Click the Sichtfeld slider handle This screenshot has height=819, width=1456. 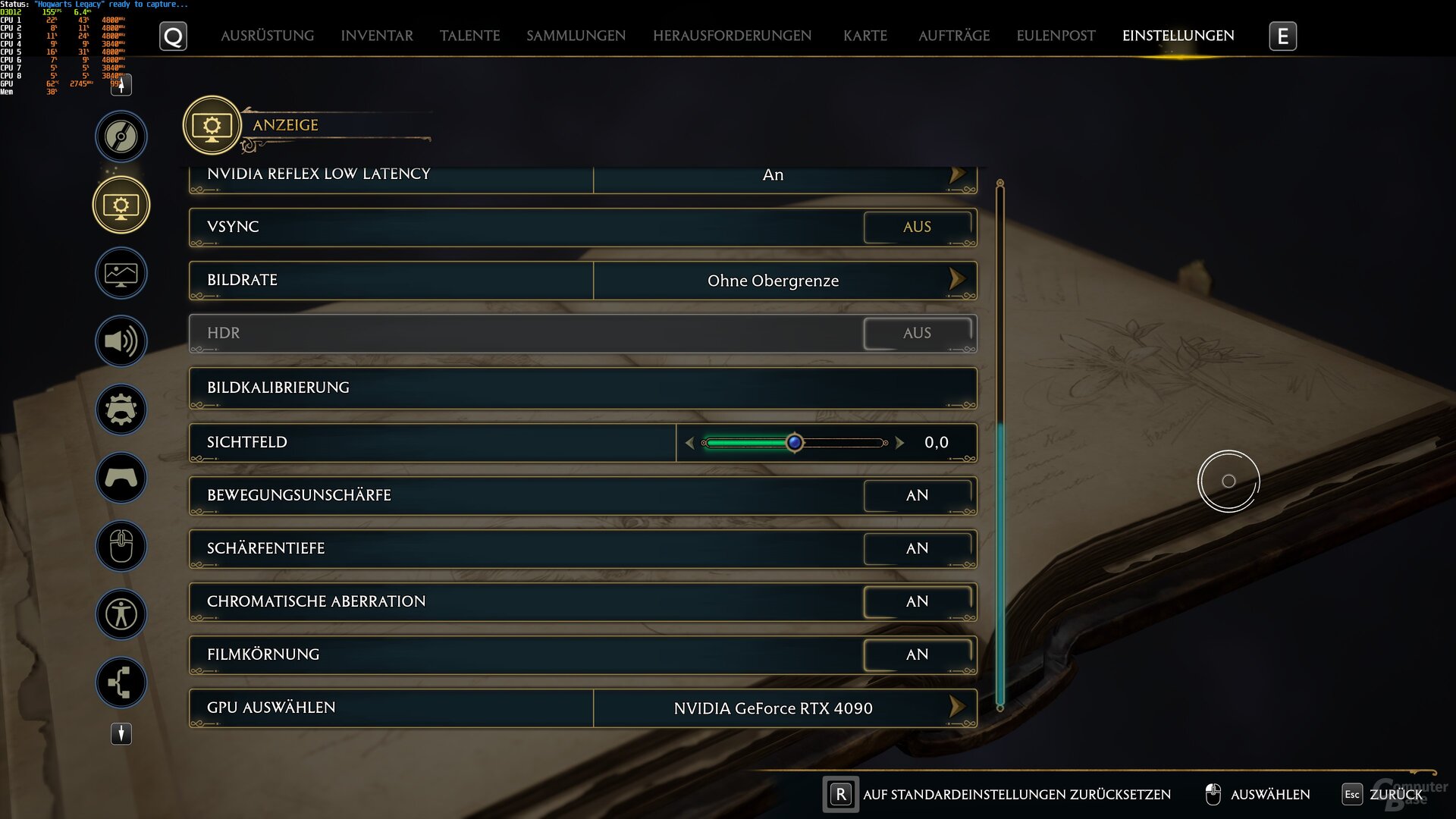pyautogui.click(x=794, y=442)
